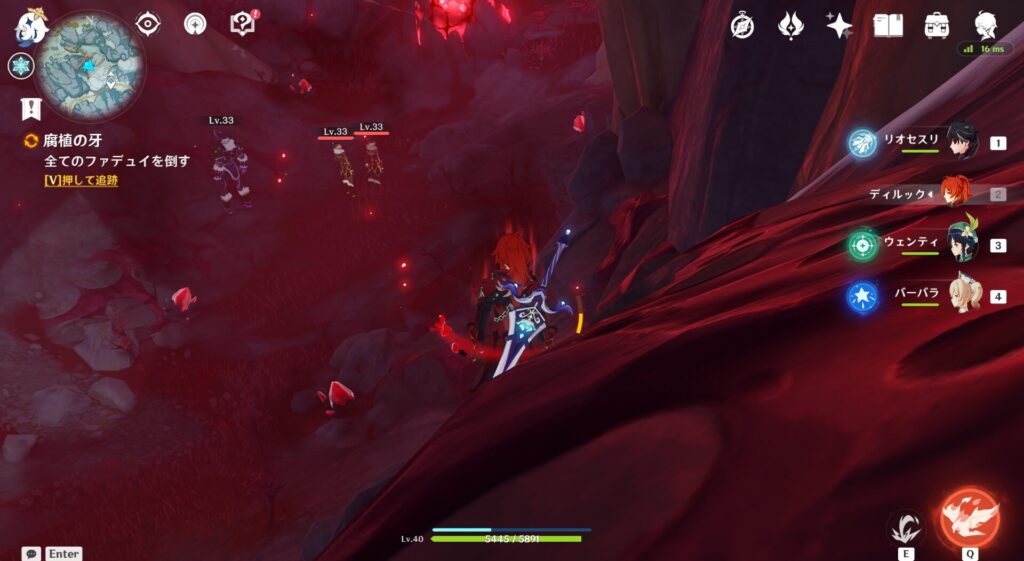Open the arch-shaped icon in the top bar
The image size is (1024, 561).
(195, 23)
